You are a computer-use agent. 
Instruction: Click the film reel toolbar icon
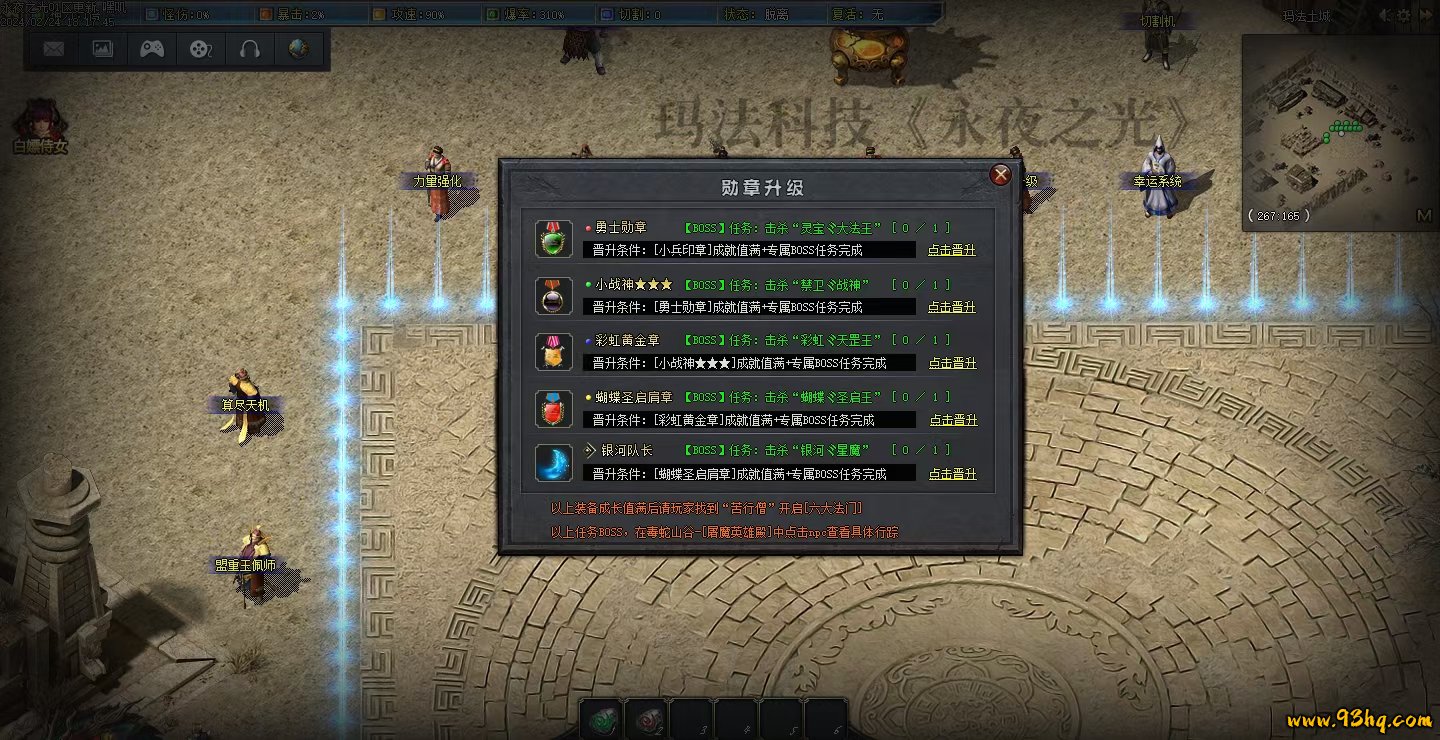click(201, 49)
